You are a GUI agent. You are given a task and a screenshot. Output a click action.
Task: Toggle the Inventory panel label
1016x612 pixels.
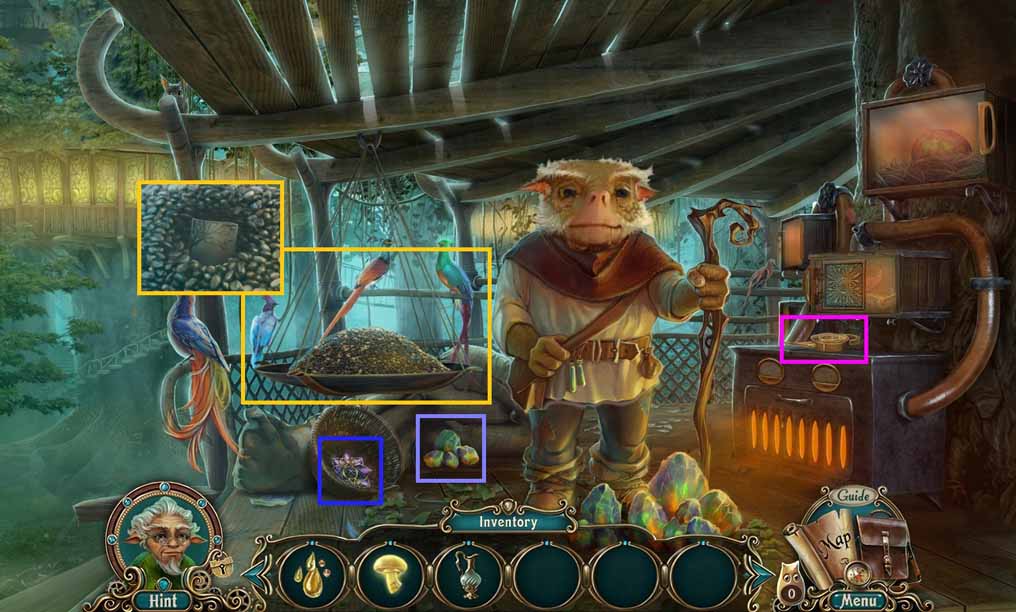[x=508, y=522]
